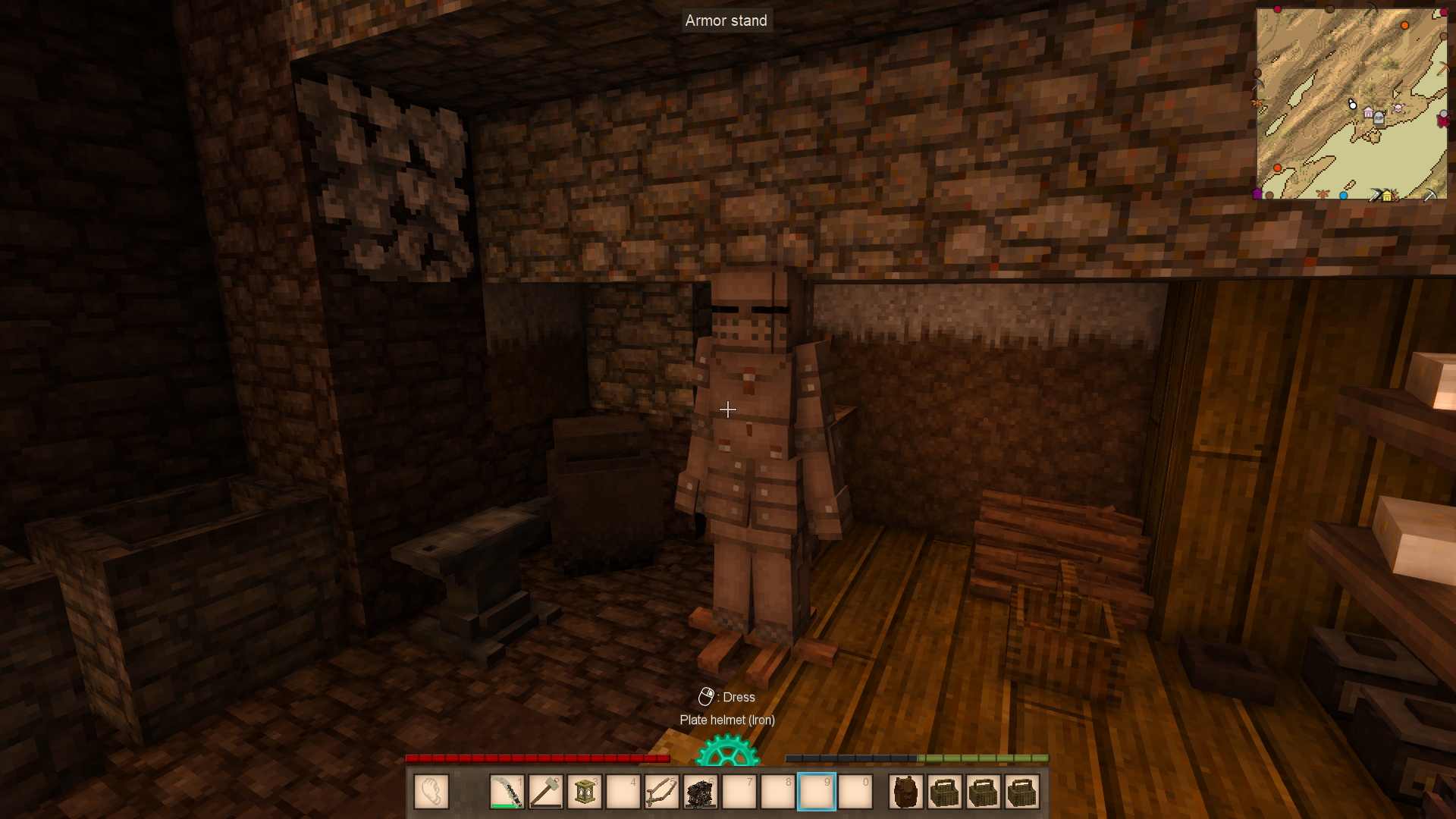1456x819 pixels.
Task: Click the pink house waypoint on minimap
Action: click(x=1368, y=113)
